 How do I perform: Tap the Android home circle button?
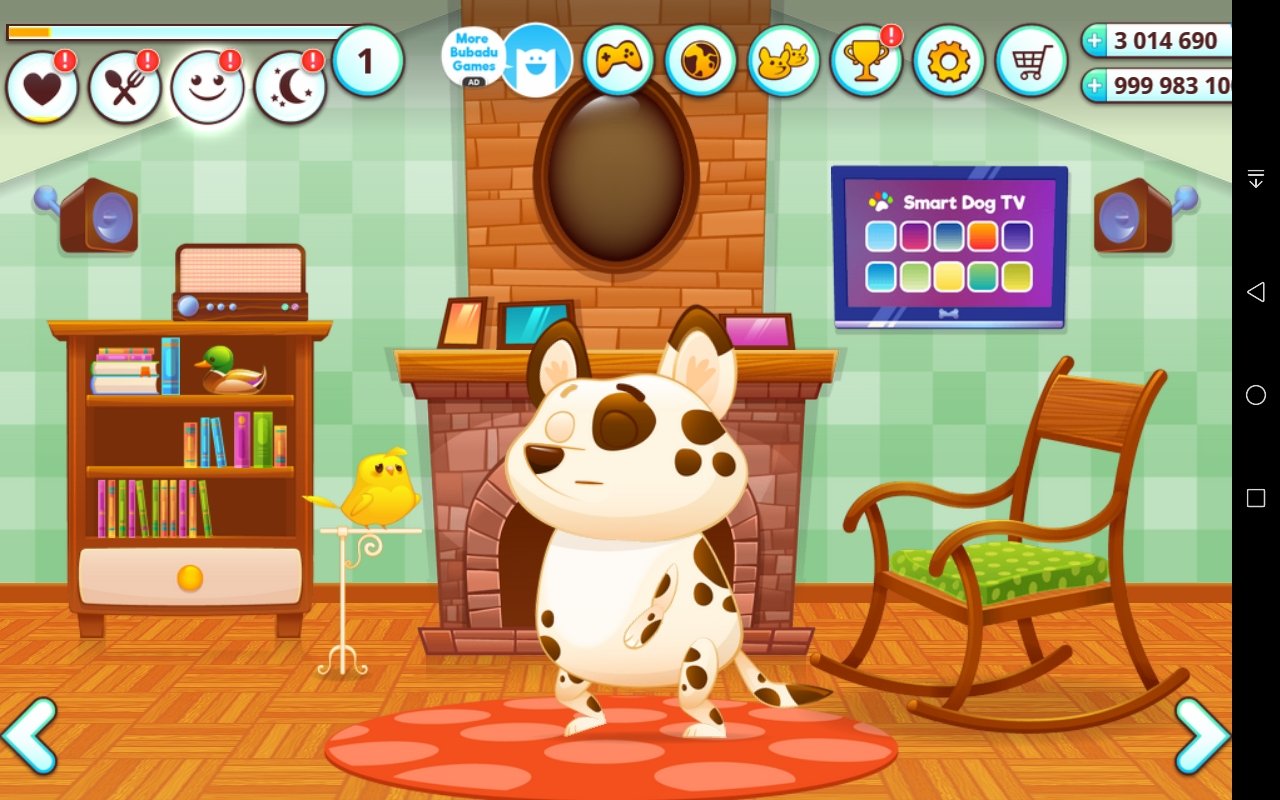(1256, 395)
